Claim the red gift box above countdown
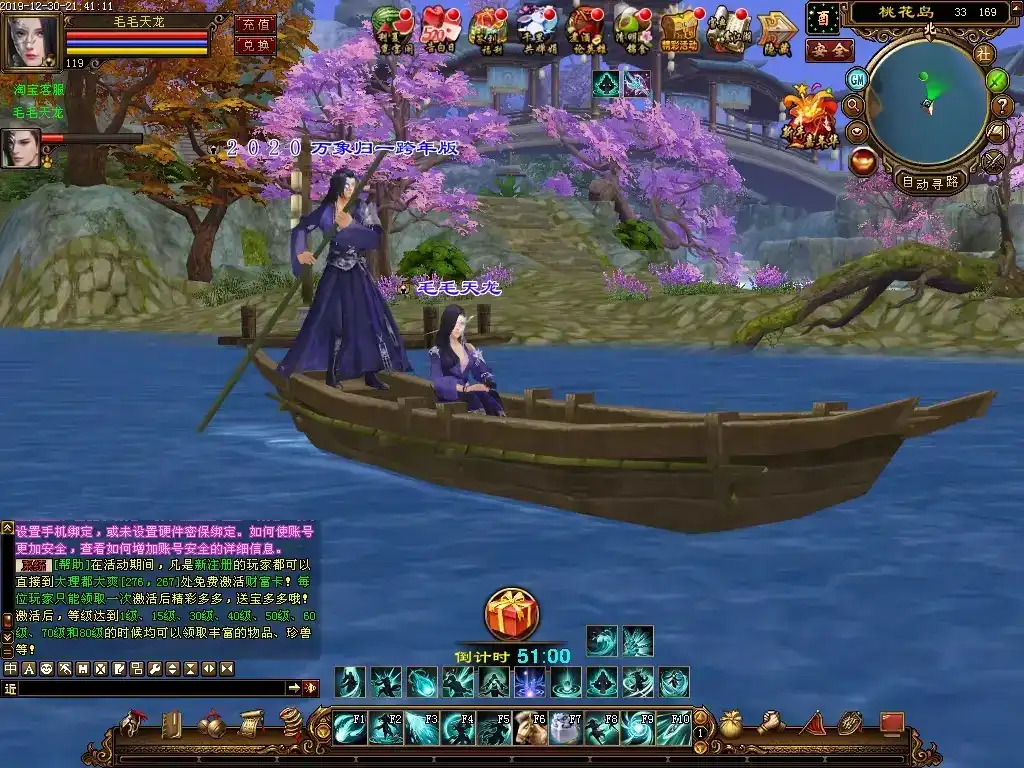This screenshot has width=1024, height=768. (511, 614)
